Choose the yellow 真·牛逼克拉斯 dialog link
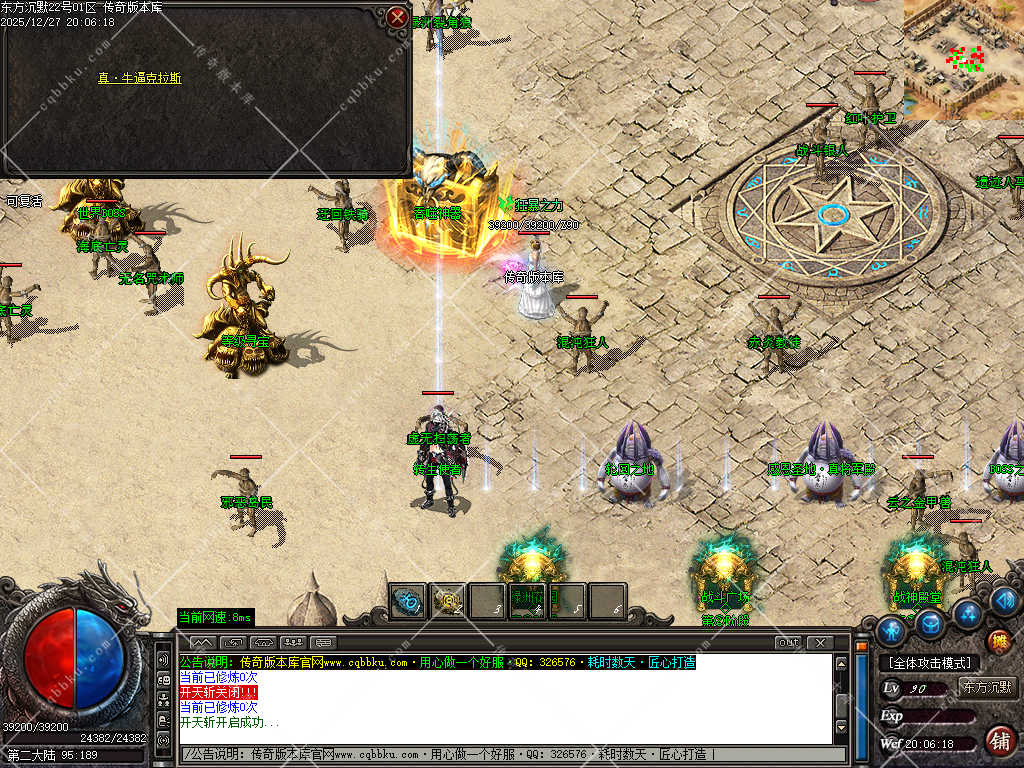The image size is (1024, 768). pyautogui.click(x=140, y=78)
